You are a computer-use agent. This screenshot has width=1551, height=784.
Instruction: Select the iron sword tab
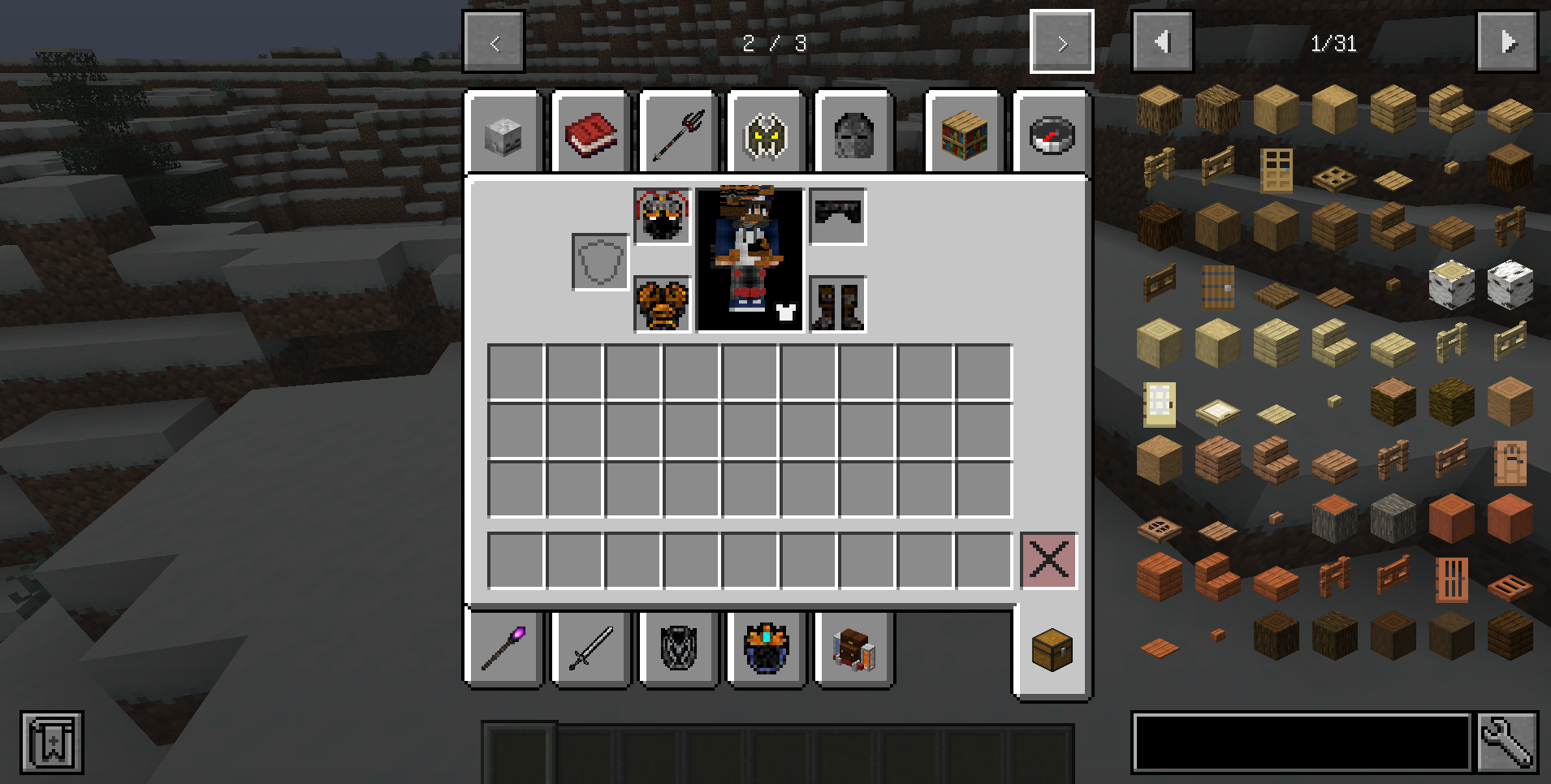point(591,648)
